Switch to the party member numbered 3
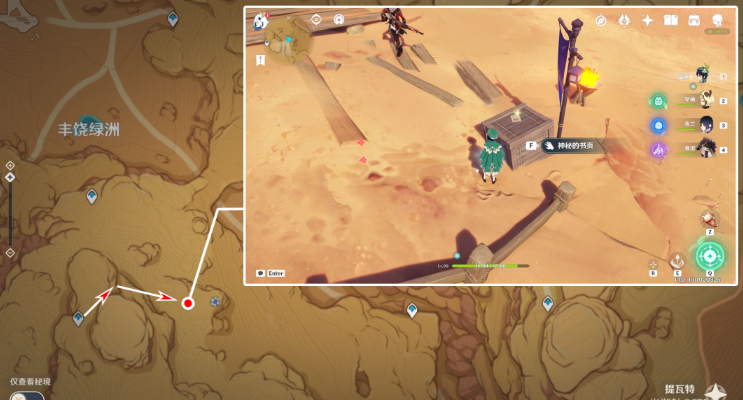Viewport: 743px width, 400px height. point(706,125)
